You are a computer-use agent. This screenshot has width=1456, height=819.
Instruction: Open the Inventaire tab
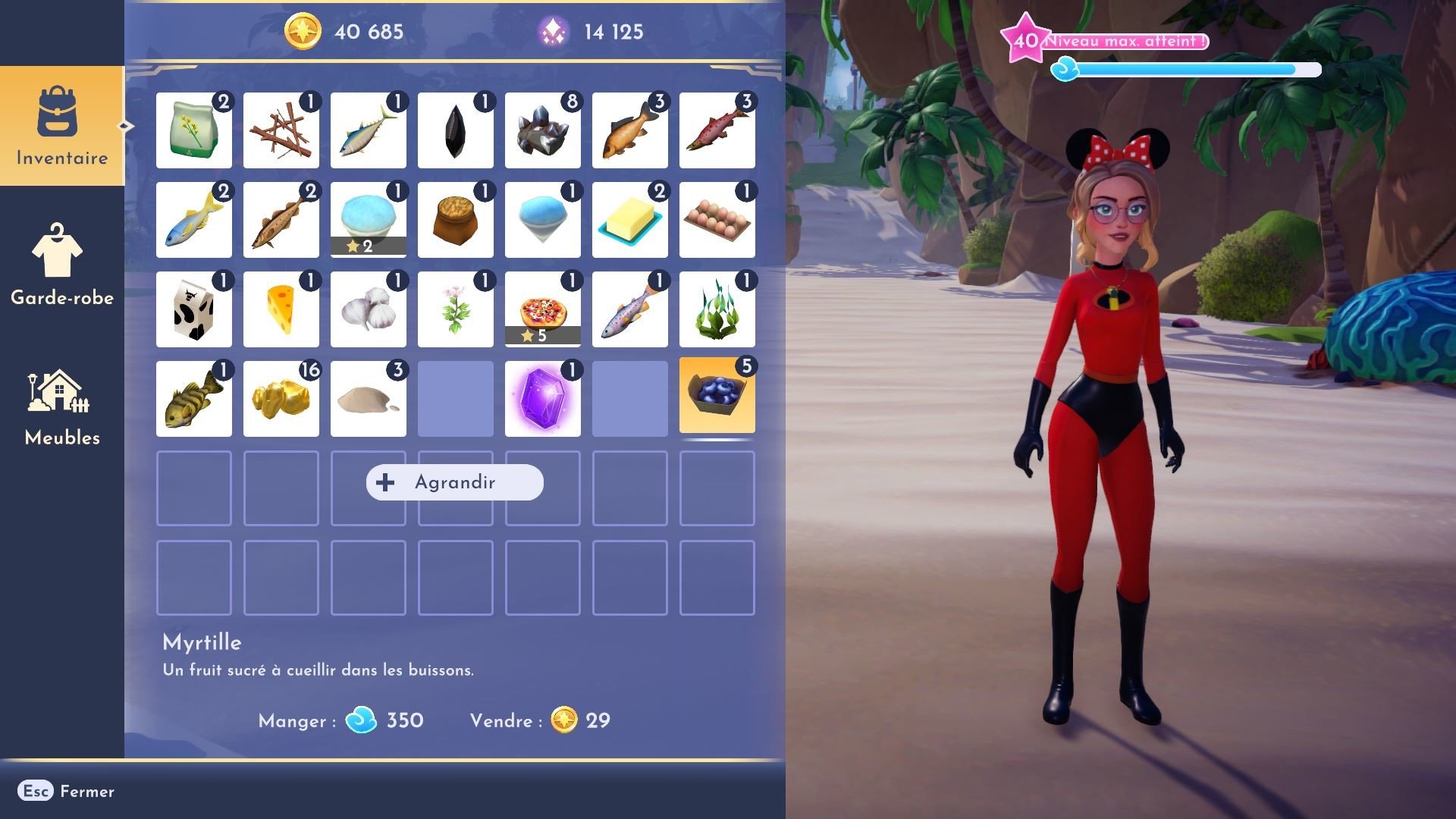point(61,129)
